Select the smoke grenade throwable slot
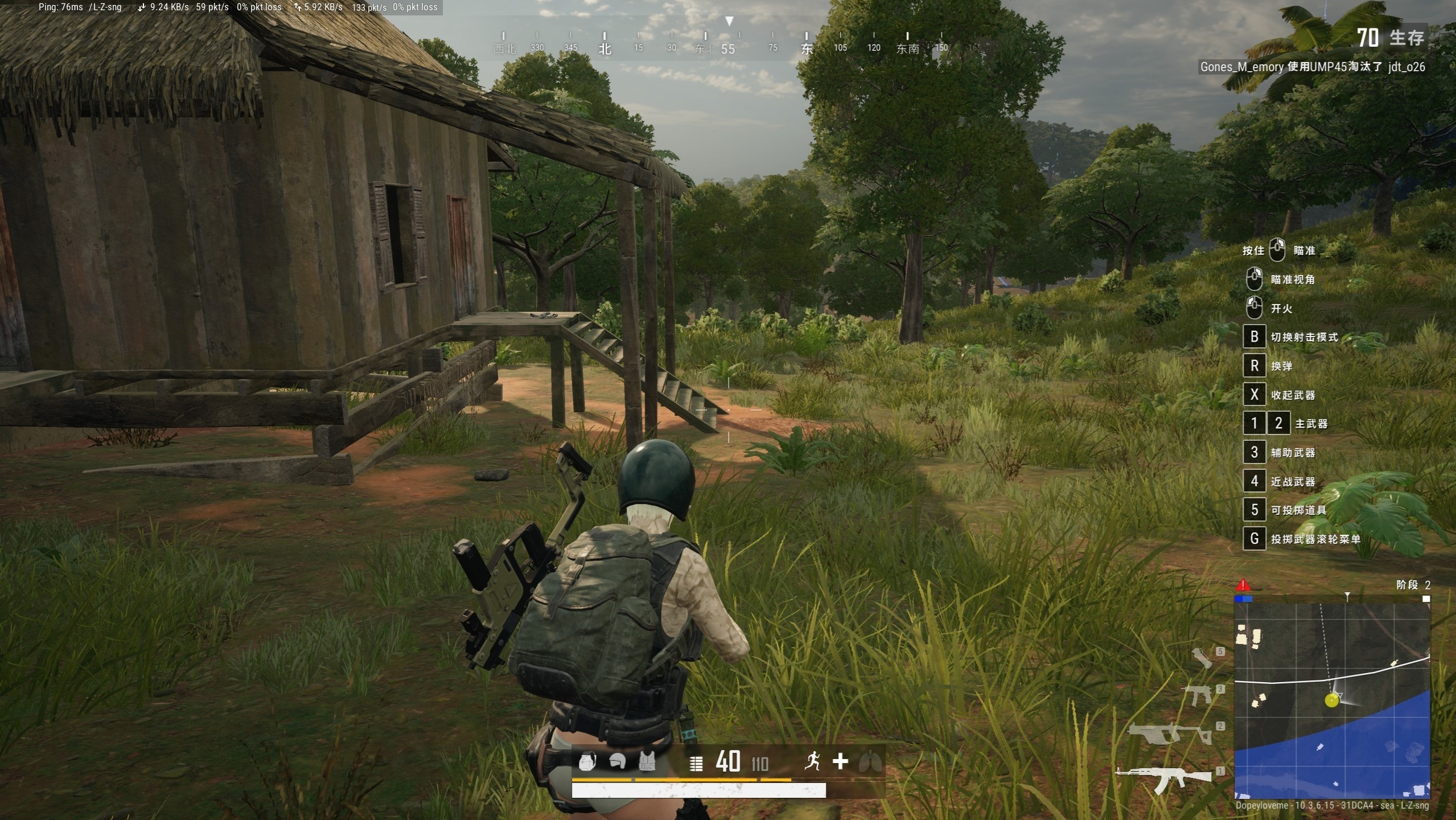Viewport: 1456px width, 820px height. tap(1202, 658)
